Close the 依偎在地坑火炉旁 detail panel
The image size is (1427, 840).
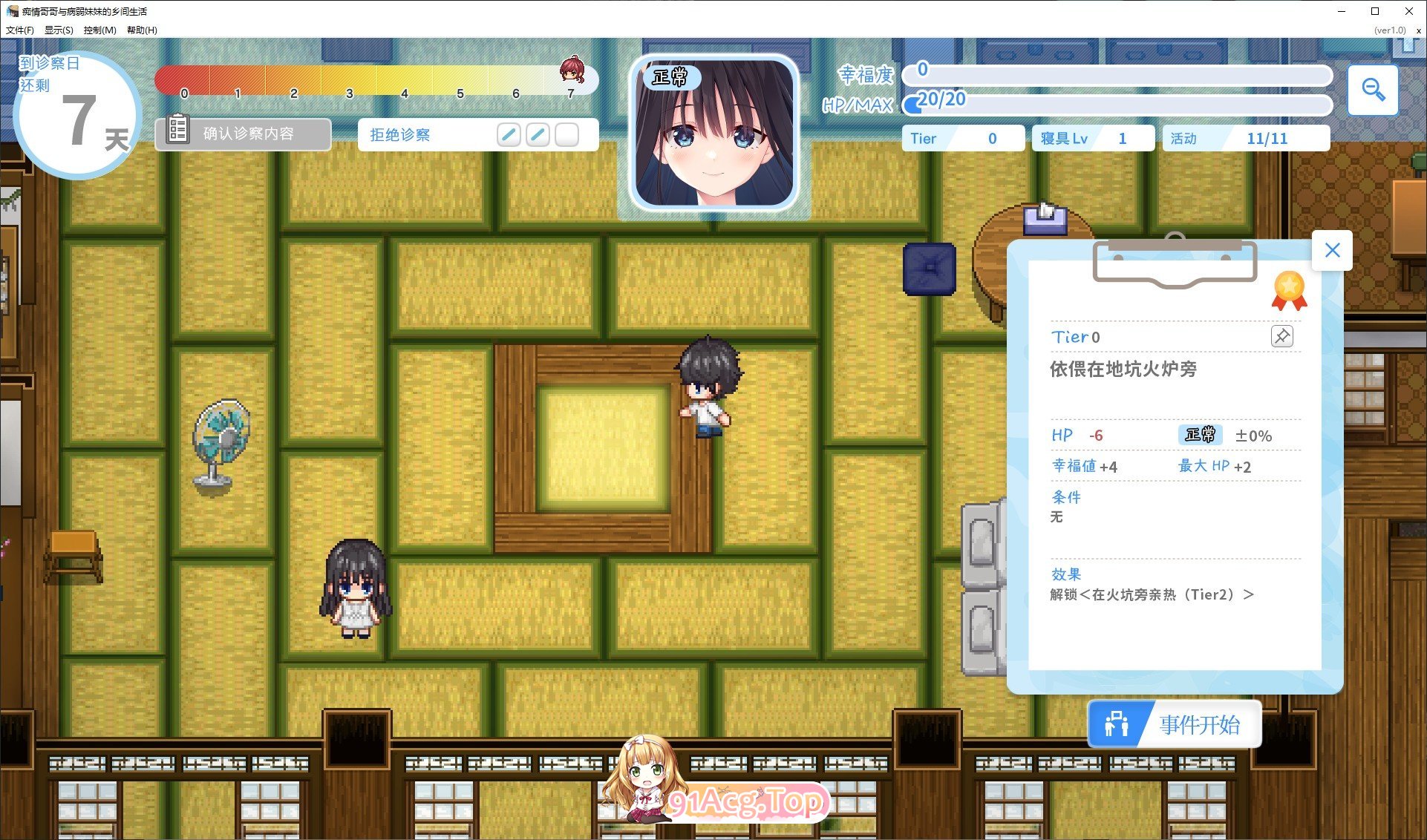[1331, 250]
